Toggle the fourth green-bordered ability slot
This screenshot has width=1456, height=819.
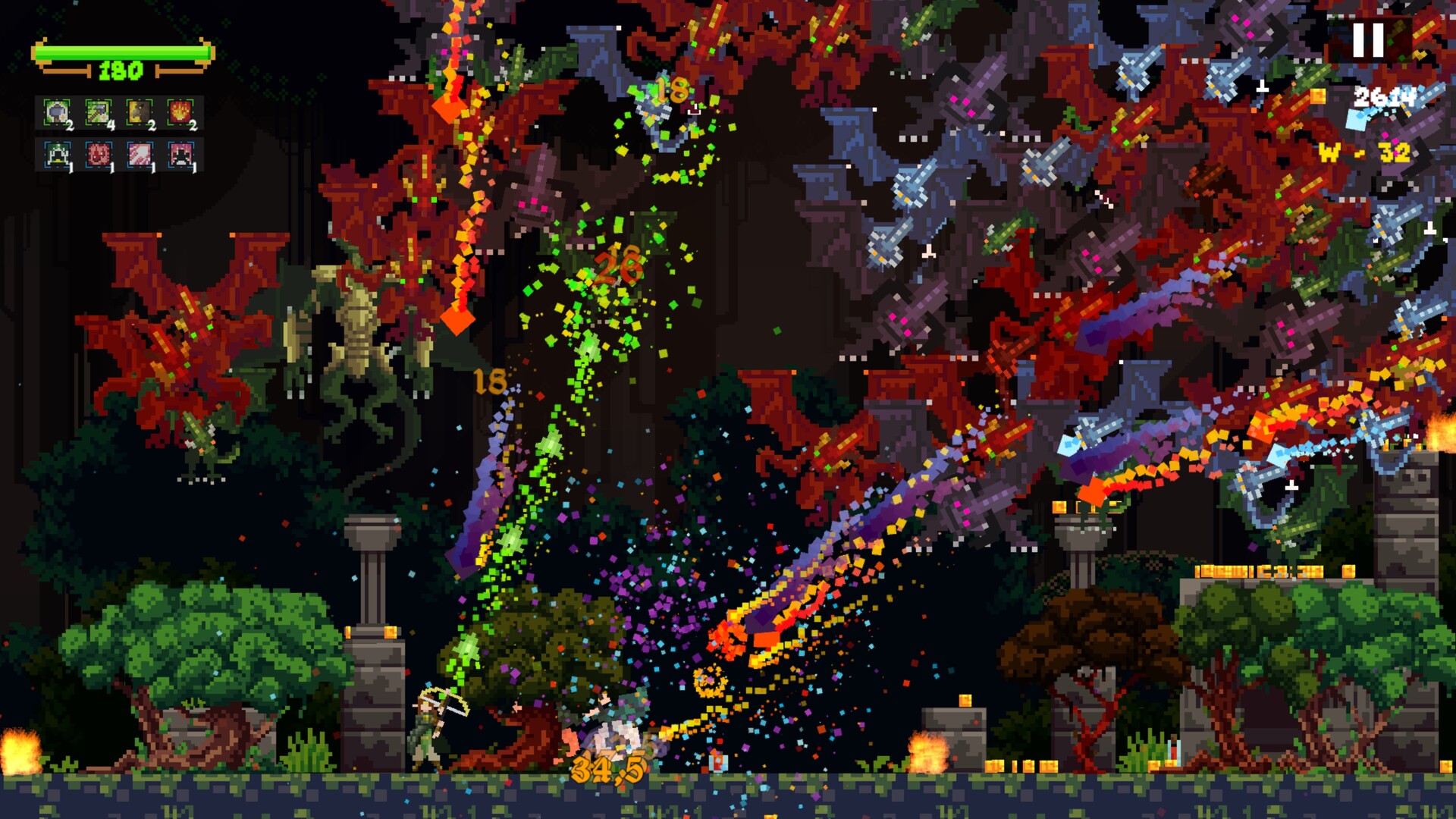180,111
